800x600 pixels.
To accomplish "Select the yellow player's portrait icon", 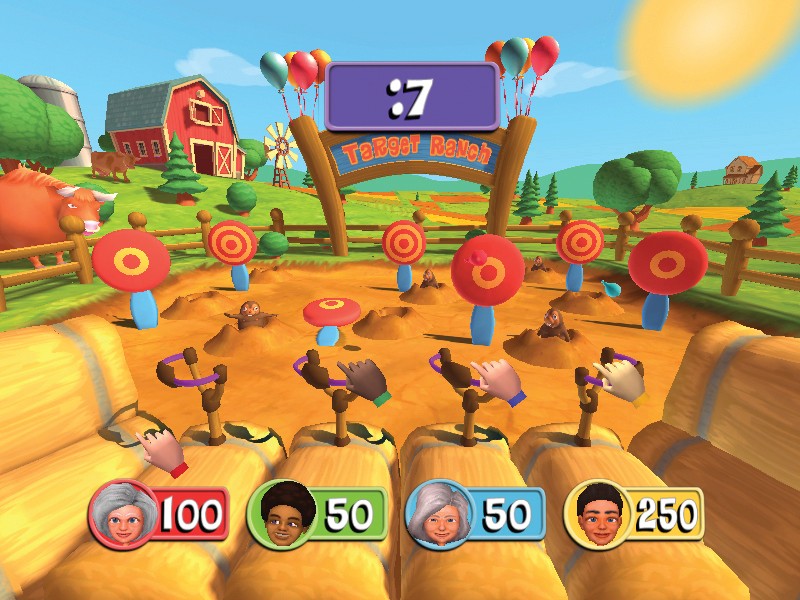I will point(596,516).
